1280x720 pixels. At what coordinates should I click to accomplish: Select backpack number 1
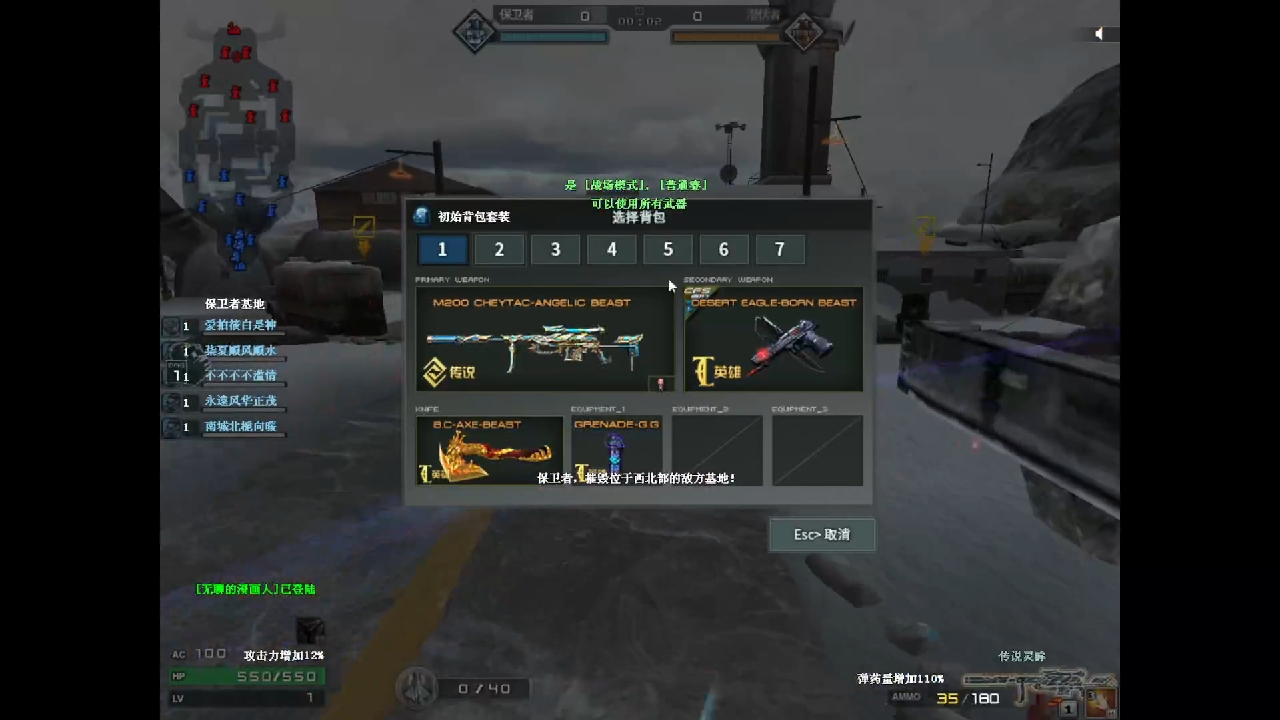(x=442, y=250)
